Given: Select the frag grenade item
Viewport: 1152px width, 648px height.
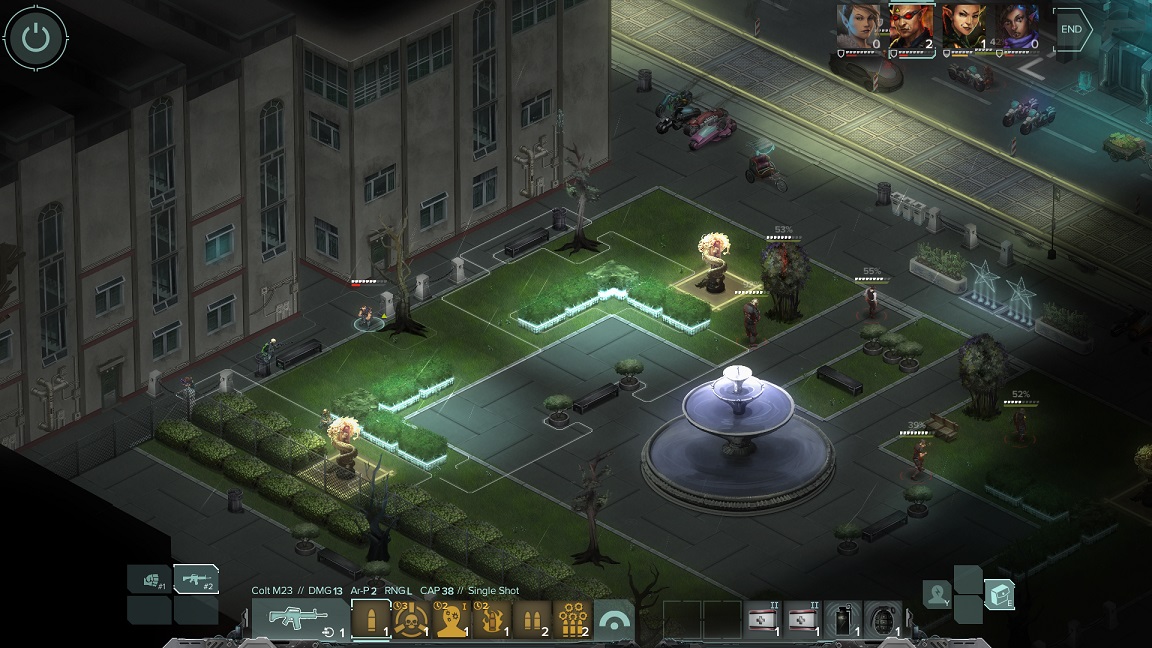Looking at the screenshot, I should click(x=884, y=620).
